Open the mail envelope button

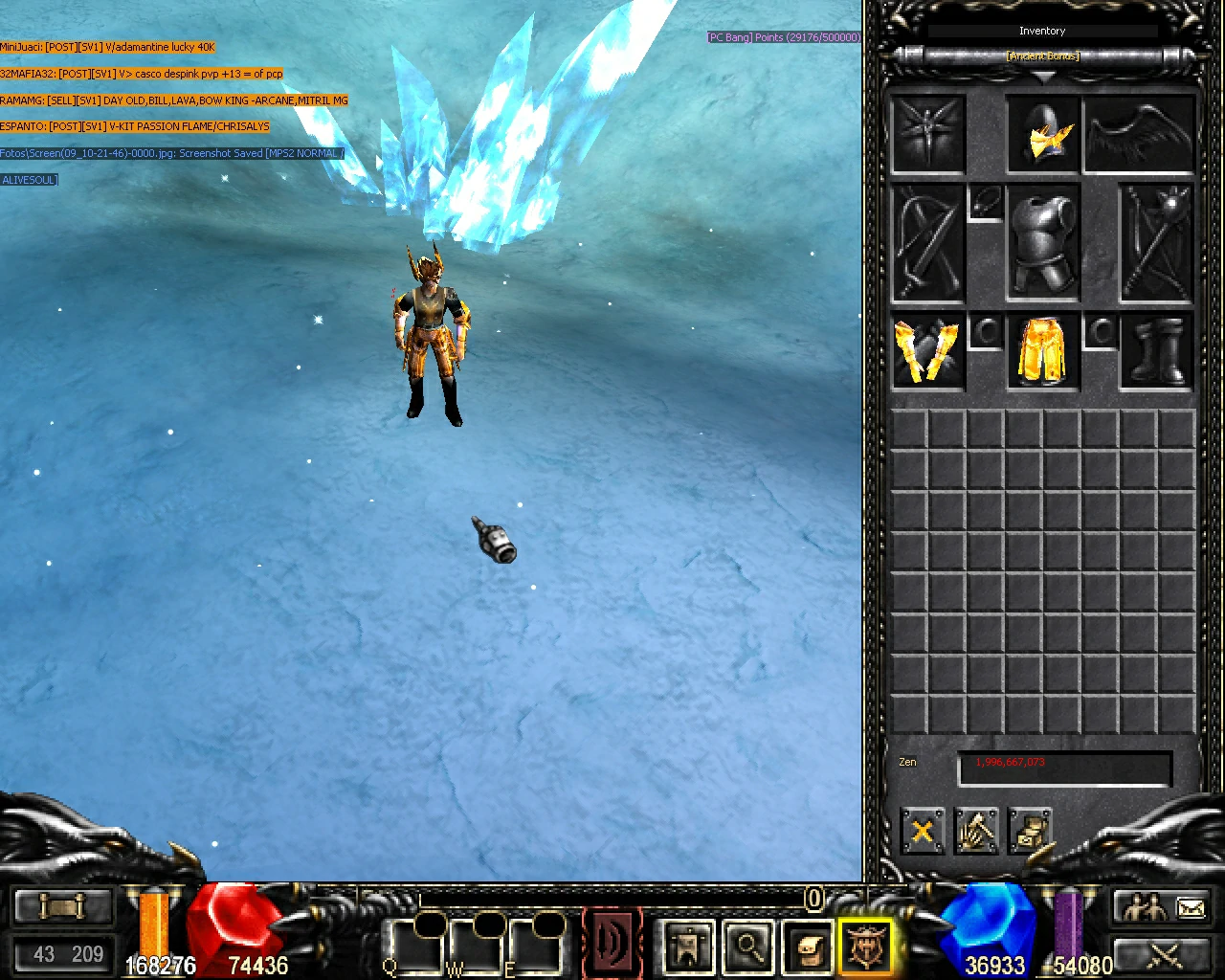click(1190, 905)
